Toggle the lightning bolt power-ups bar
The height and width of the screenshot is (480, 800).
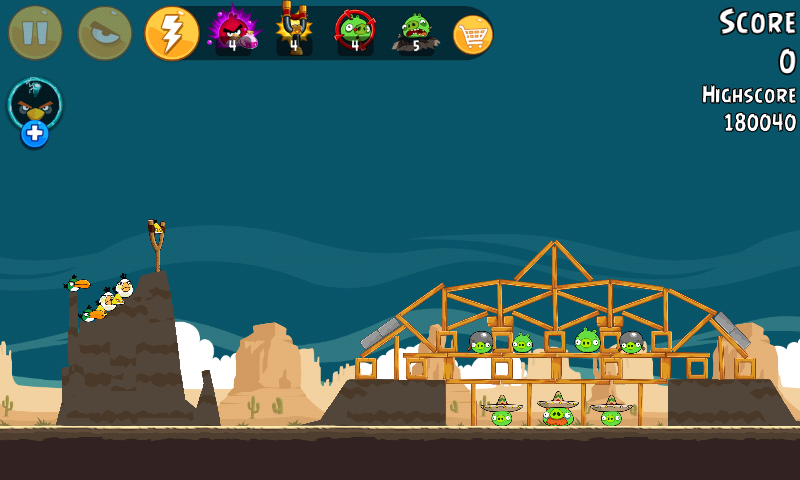click(x=171, y=33)
